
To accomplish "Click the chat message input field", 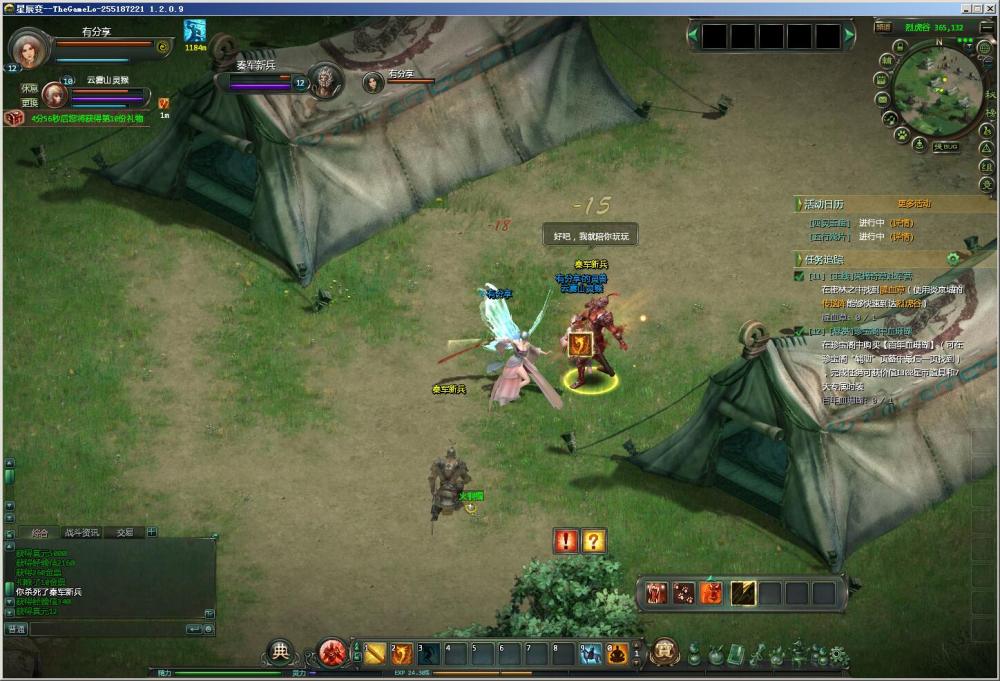I will click(x=106, y=629).
